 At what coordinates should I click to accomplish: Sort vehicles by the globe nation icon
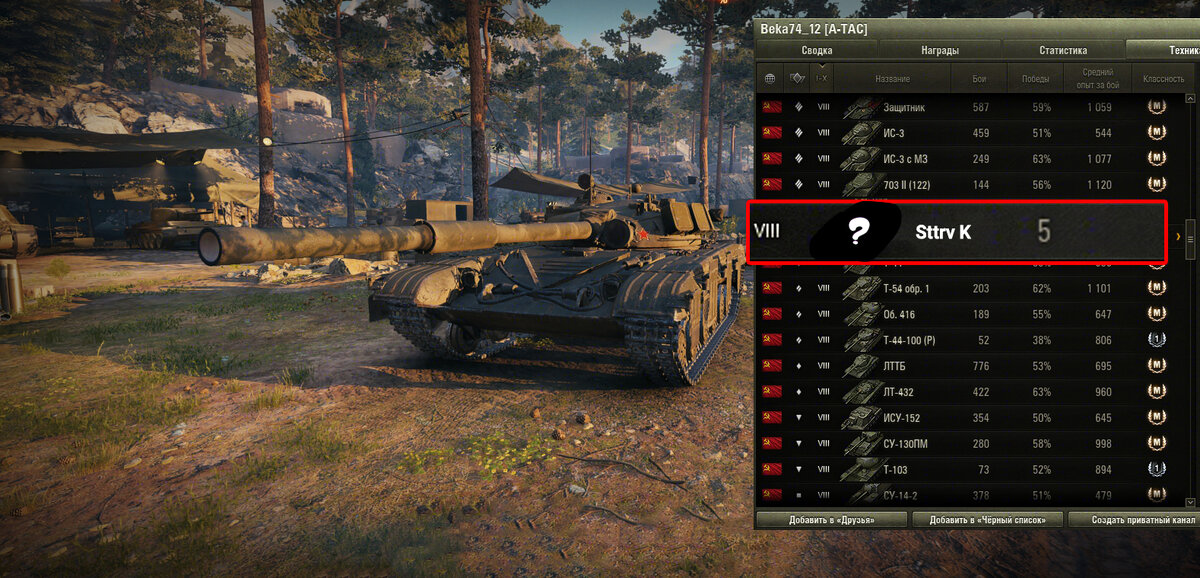pyautogui.click(x=770, y=78)
